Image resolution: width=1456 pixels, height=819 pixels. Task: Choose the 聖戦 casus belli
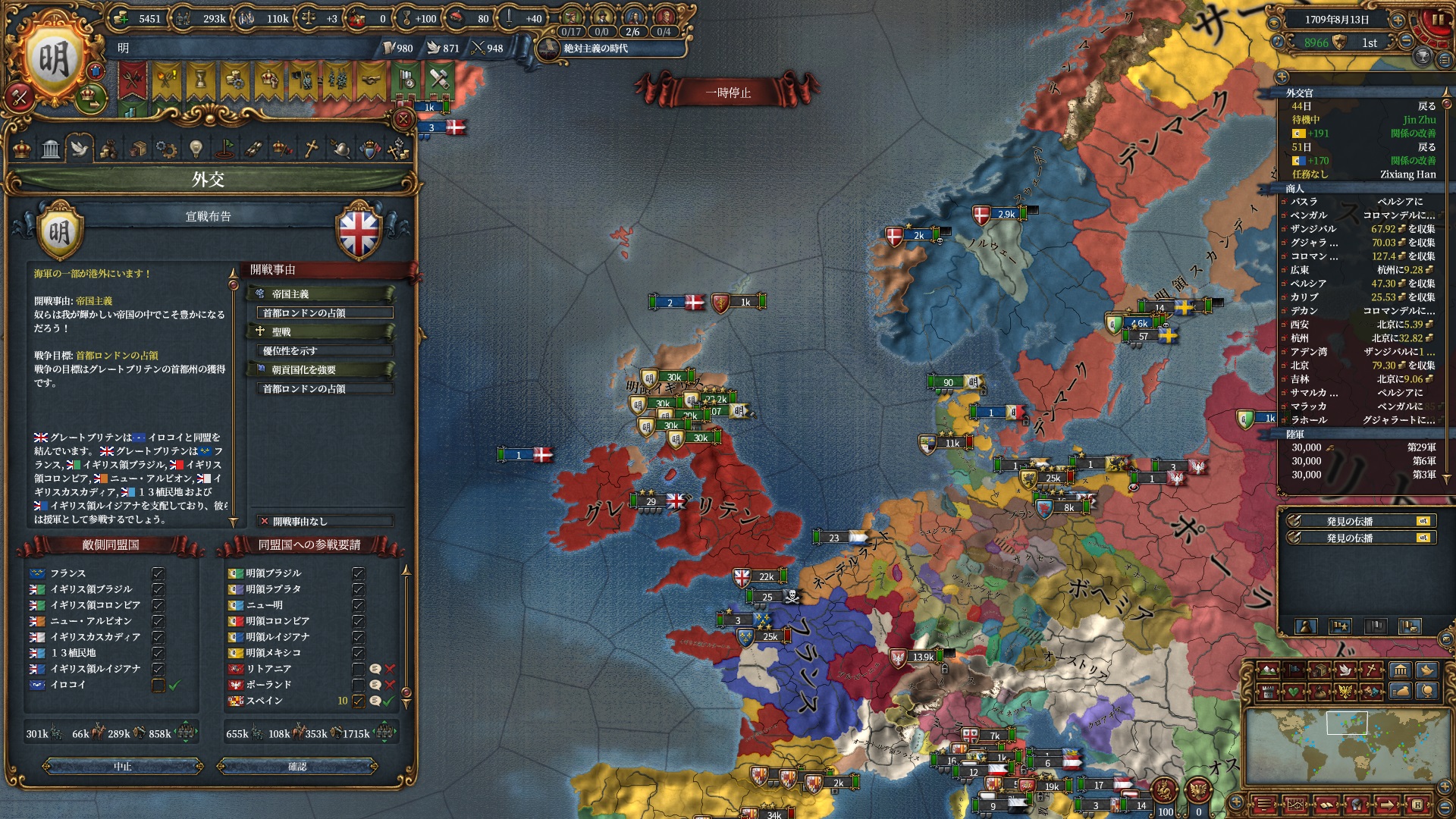(321, 331)
